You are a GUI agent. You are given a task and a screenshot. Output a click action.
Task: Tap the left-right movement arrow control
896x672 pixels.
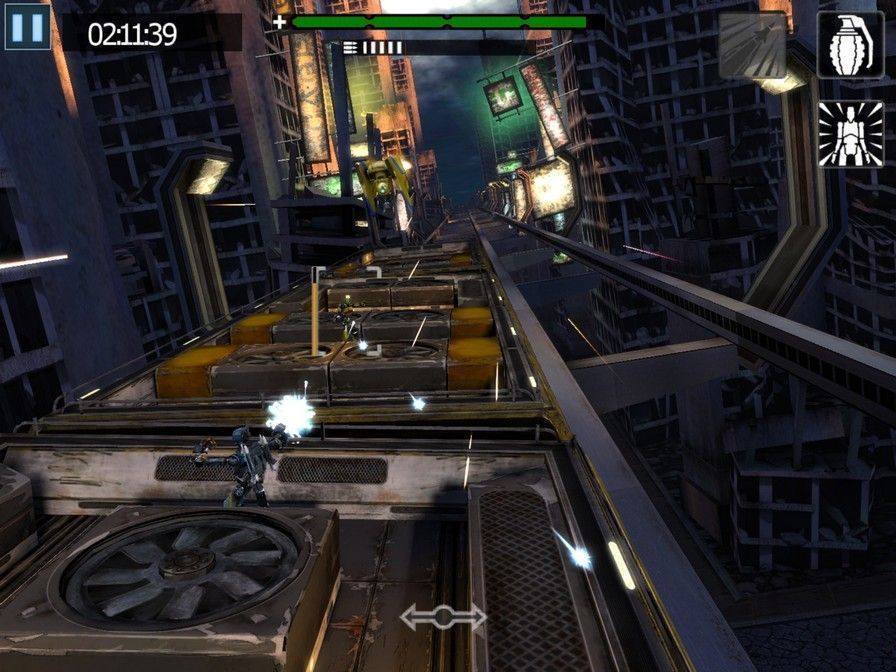(x=443, y=617)
